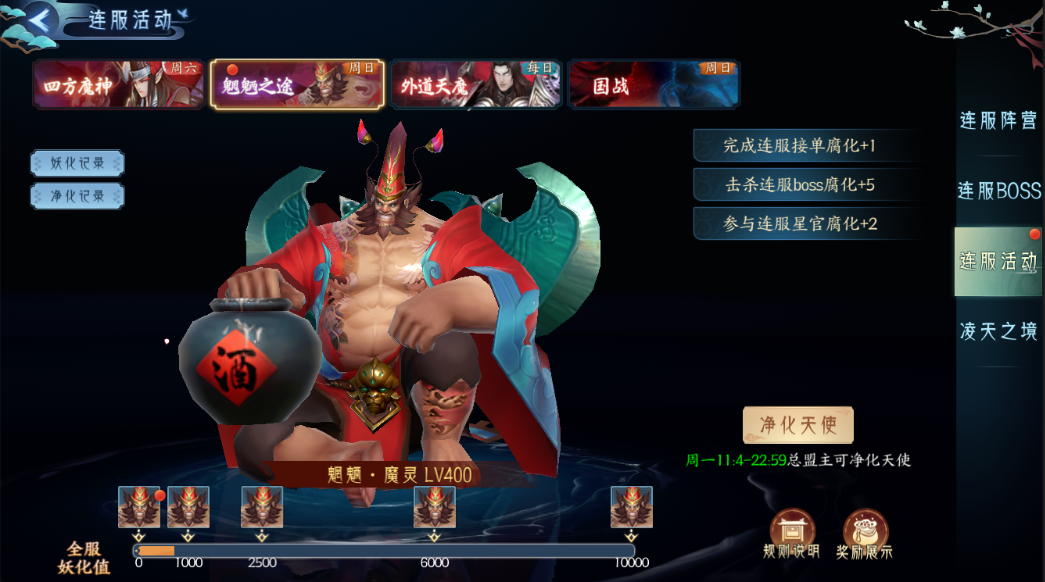Switch to the 国战 event tab
This screenshot has width=1045, height=582.
click(654, 84)
